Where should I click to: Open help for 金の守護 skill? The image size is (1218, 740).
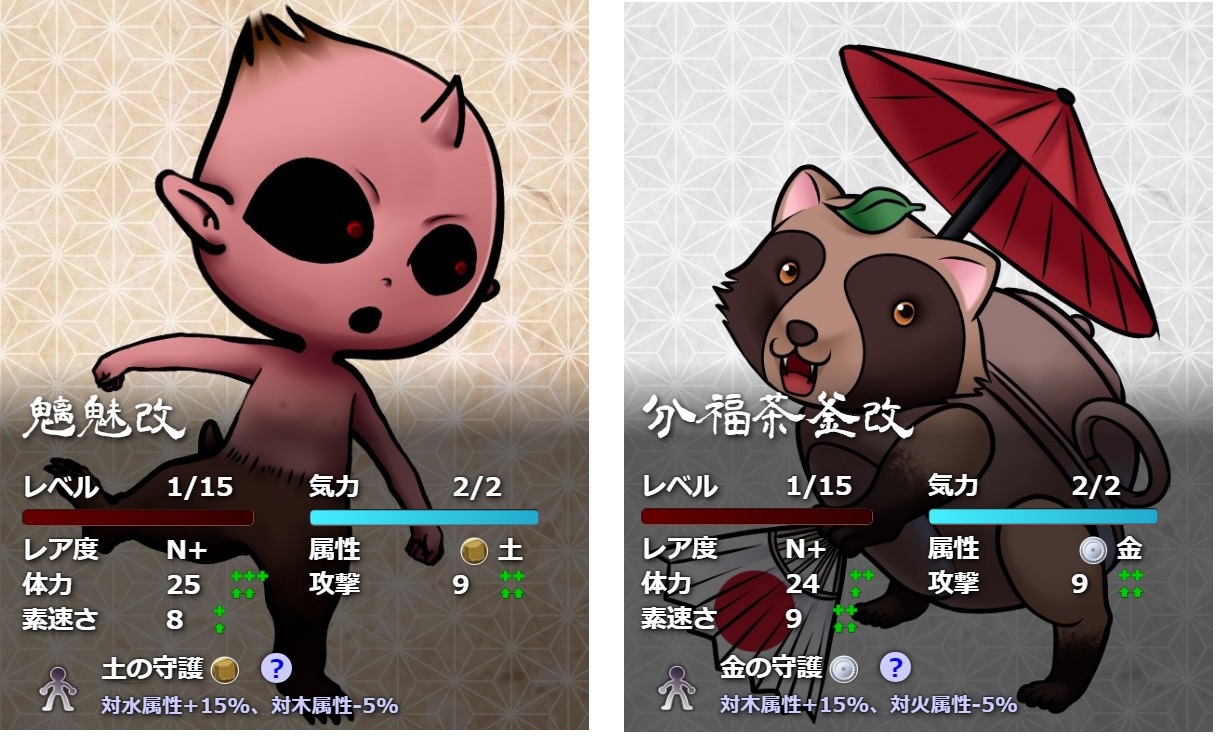[x=895, y=668]
